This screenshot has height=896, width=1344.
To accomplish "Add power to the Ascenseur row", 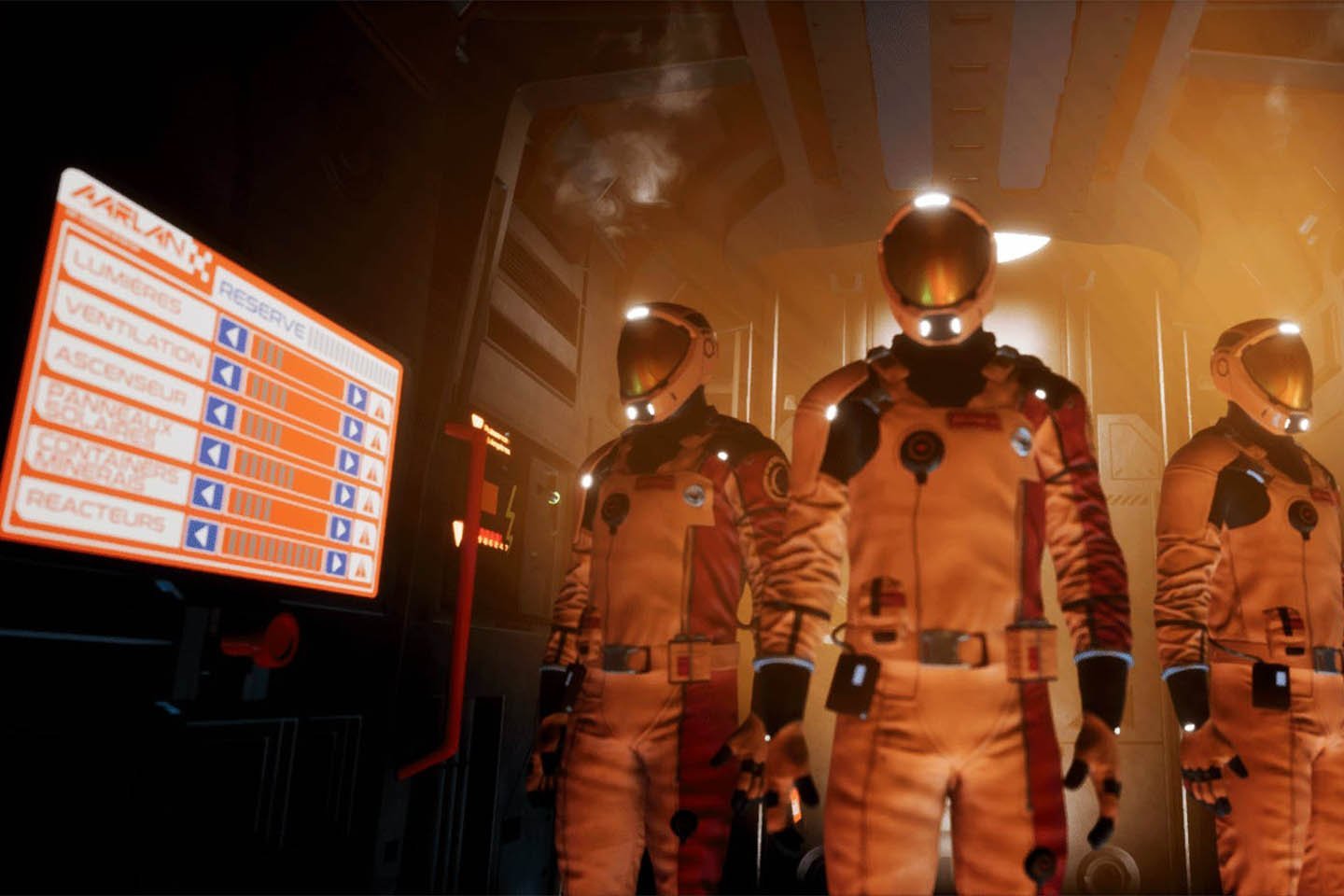I will (x=347, y=462).
